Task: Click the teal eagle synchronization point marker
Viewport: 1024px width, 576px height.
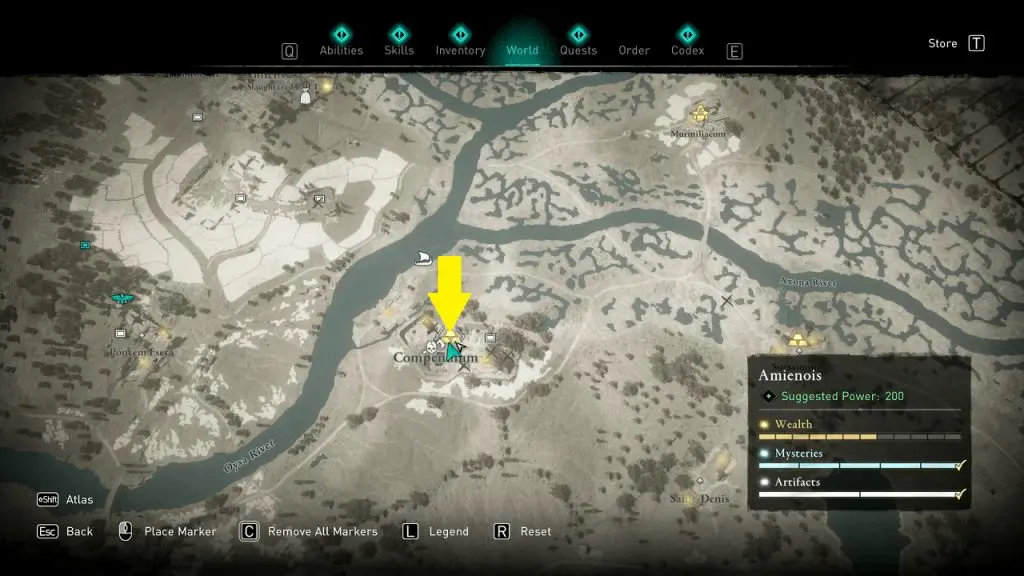Action: coord(123,298)
